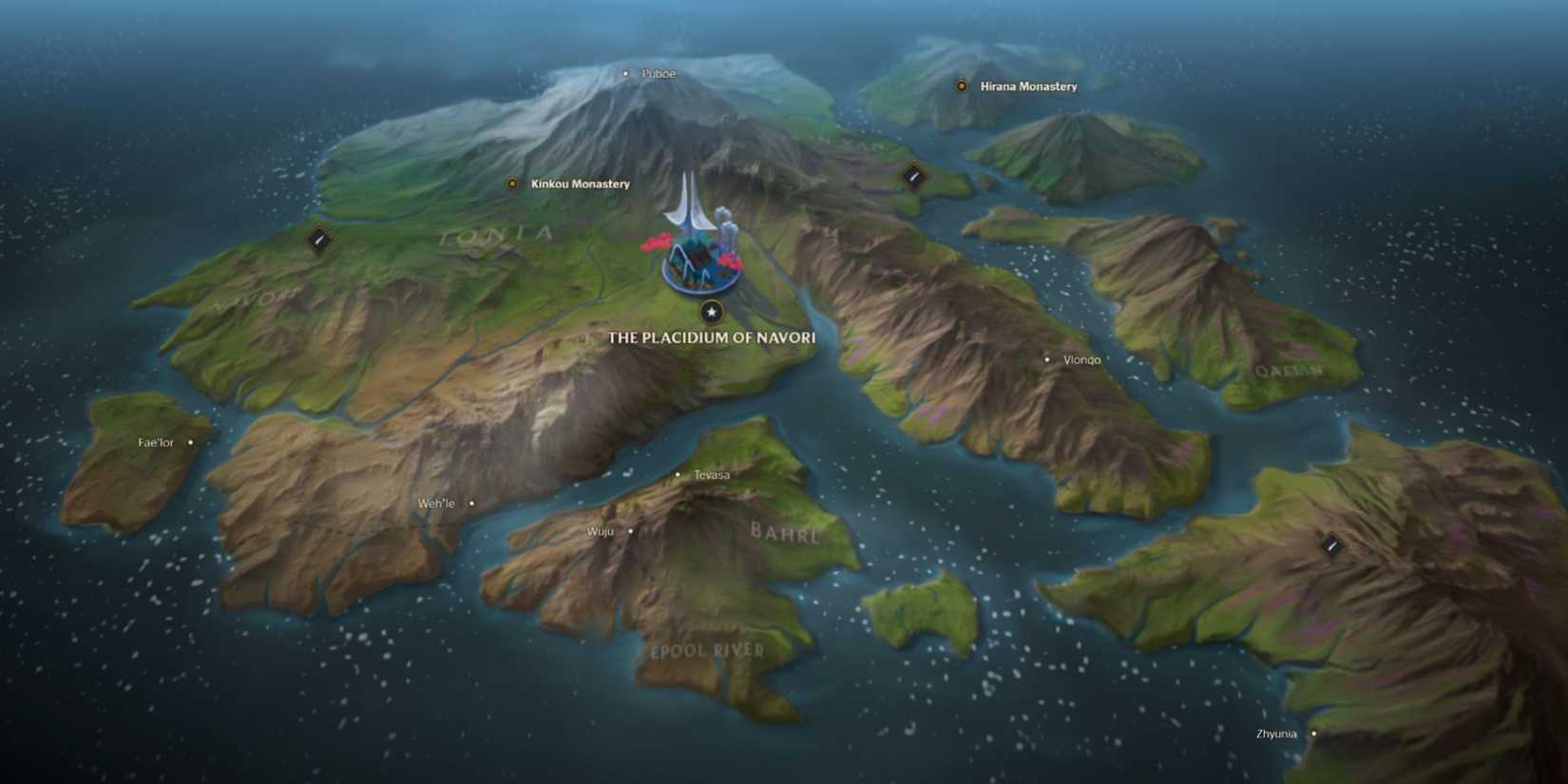The width and height of the screenshot is (1568, 784).
Task: Select the dot marker beside Puboe
Action: pos(625,72)
